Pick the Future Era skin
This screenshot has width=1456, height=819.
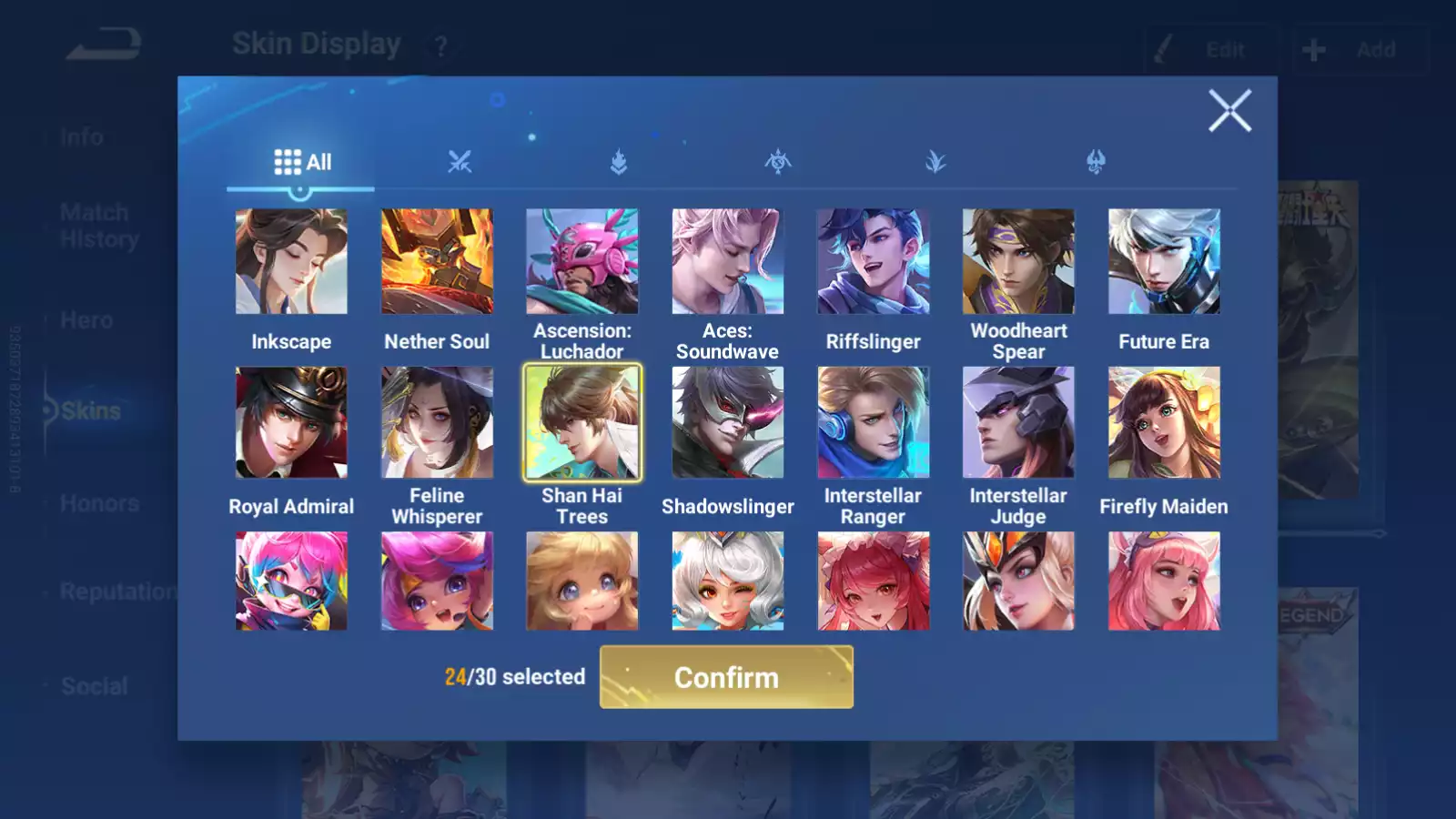[1164, 261]
